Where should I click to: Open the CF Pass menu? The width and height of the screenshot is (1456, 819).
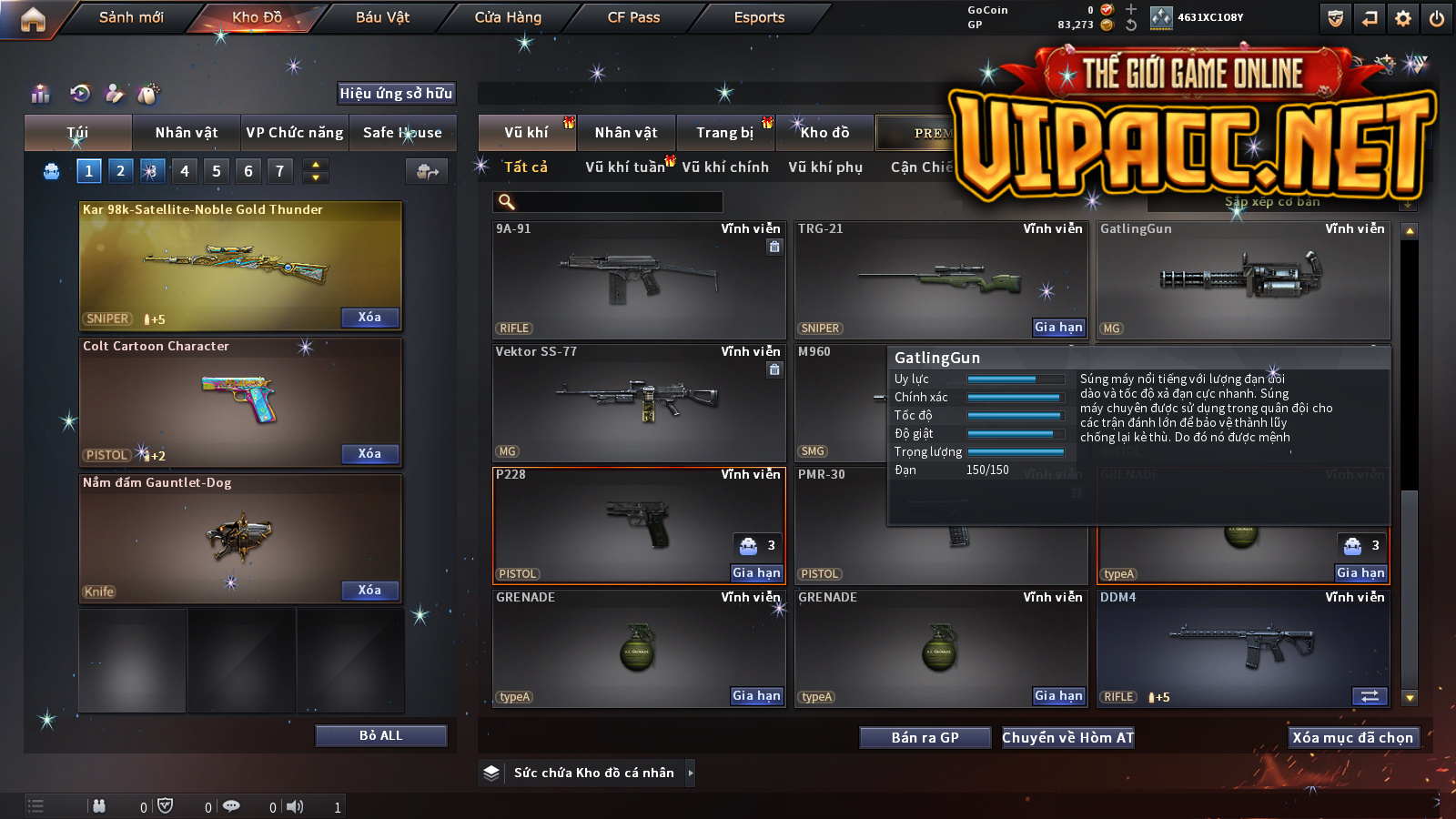[x=633, y=17]
